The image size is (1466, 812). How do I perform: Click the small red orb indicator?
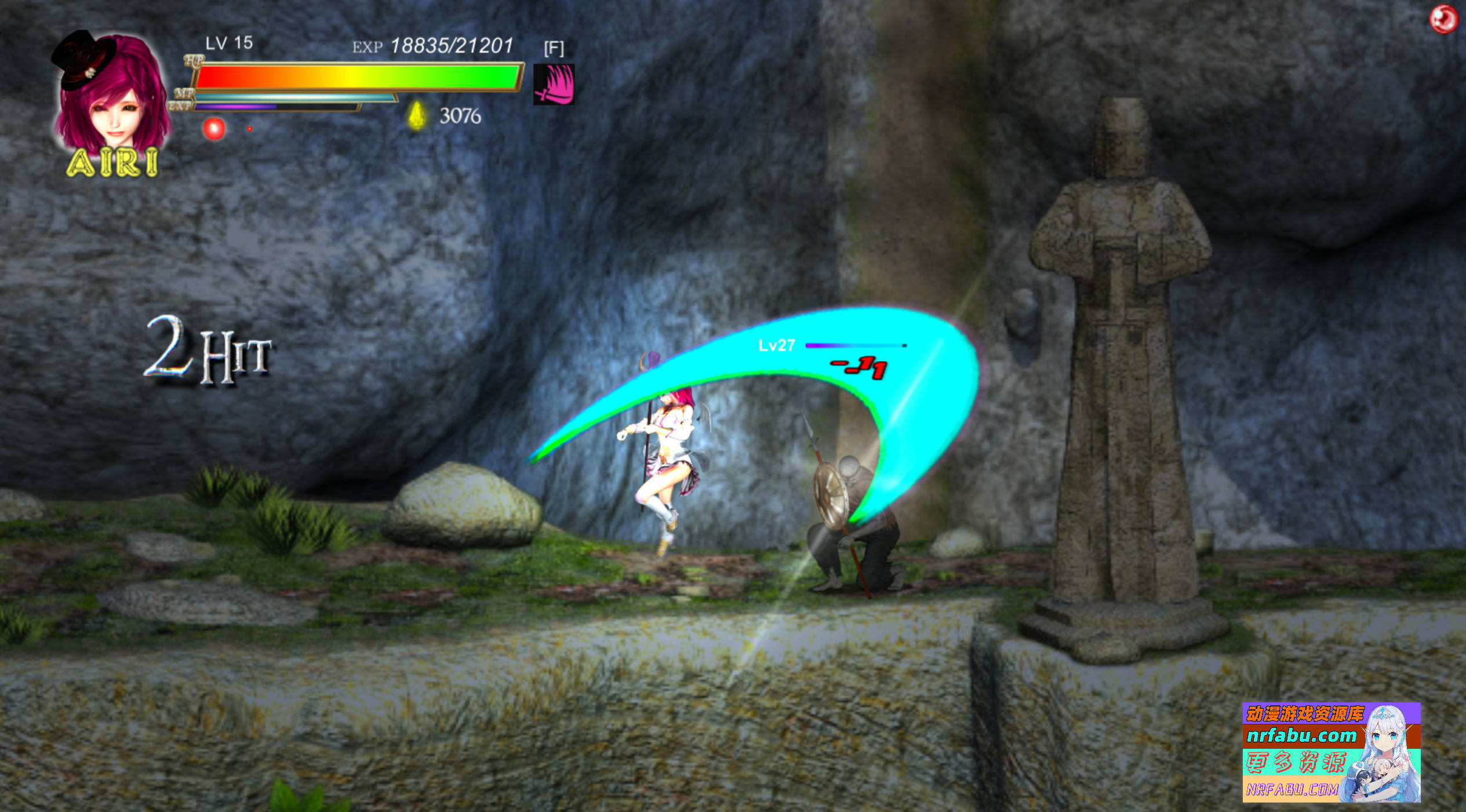tap(250, 129)
